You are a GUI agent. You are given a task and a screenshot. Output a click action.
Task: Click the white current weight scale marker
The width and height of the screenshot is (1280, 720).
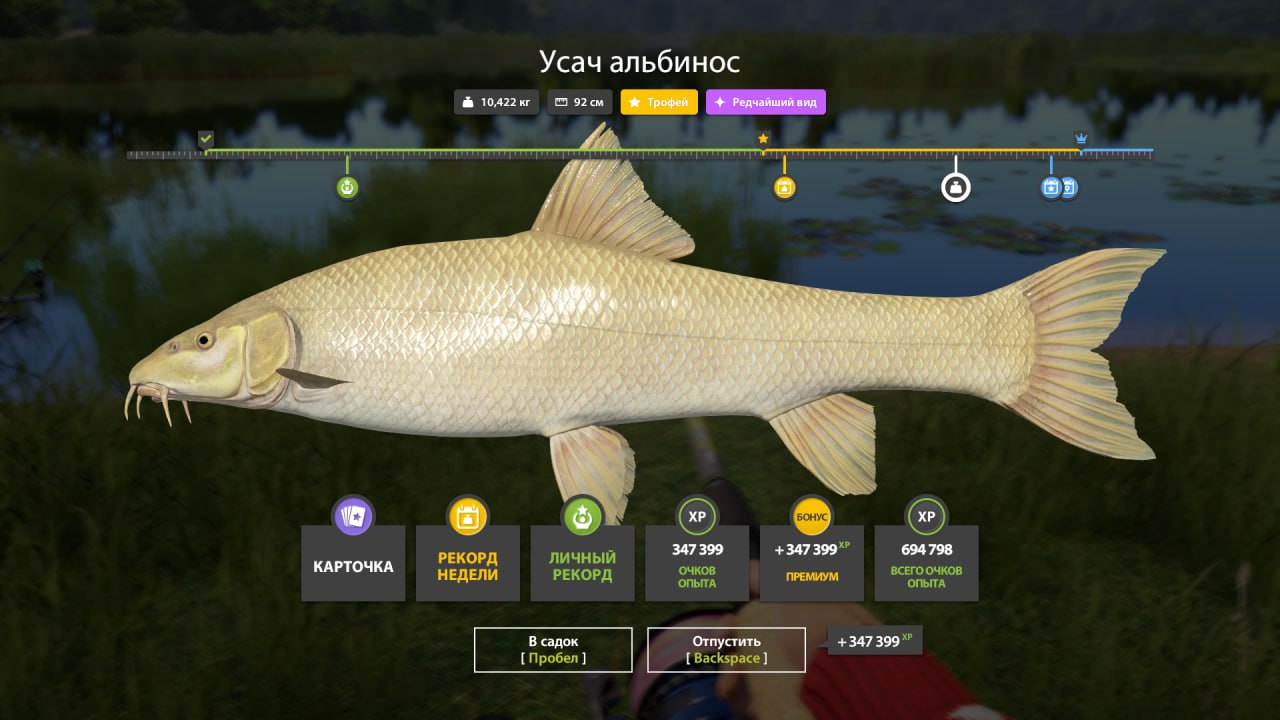click(956, 187)
